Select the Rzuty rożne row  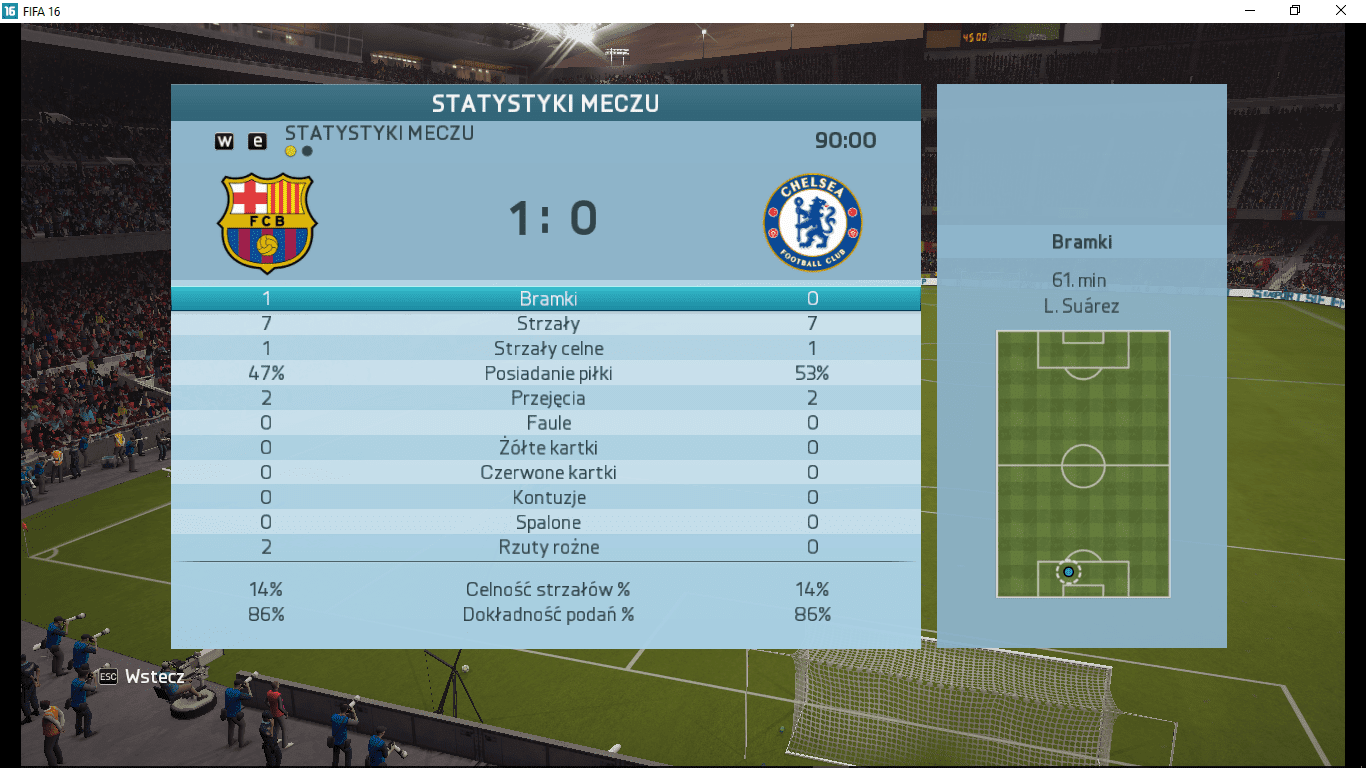(x=546, y=548)
